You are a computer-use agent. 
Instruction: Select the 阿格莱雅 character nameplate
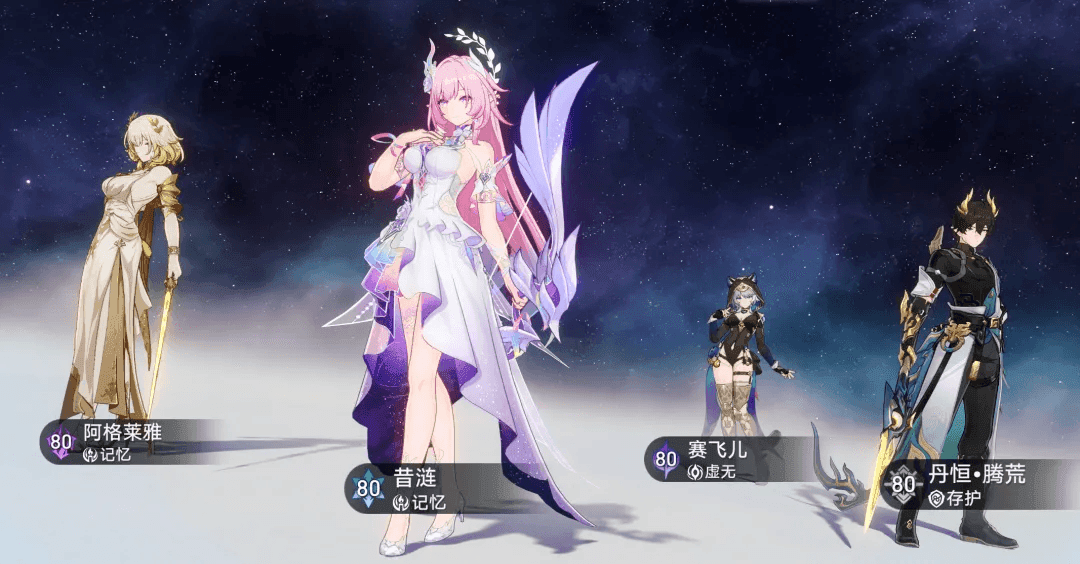coord(120,441)
